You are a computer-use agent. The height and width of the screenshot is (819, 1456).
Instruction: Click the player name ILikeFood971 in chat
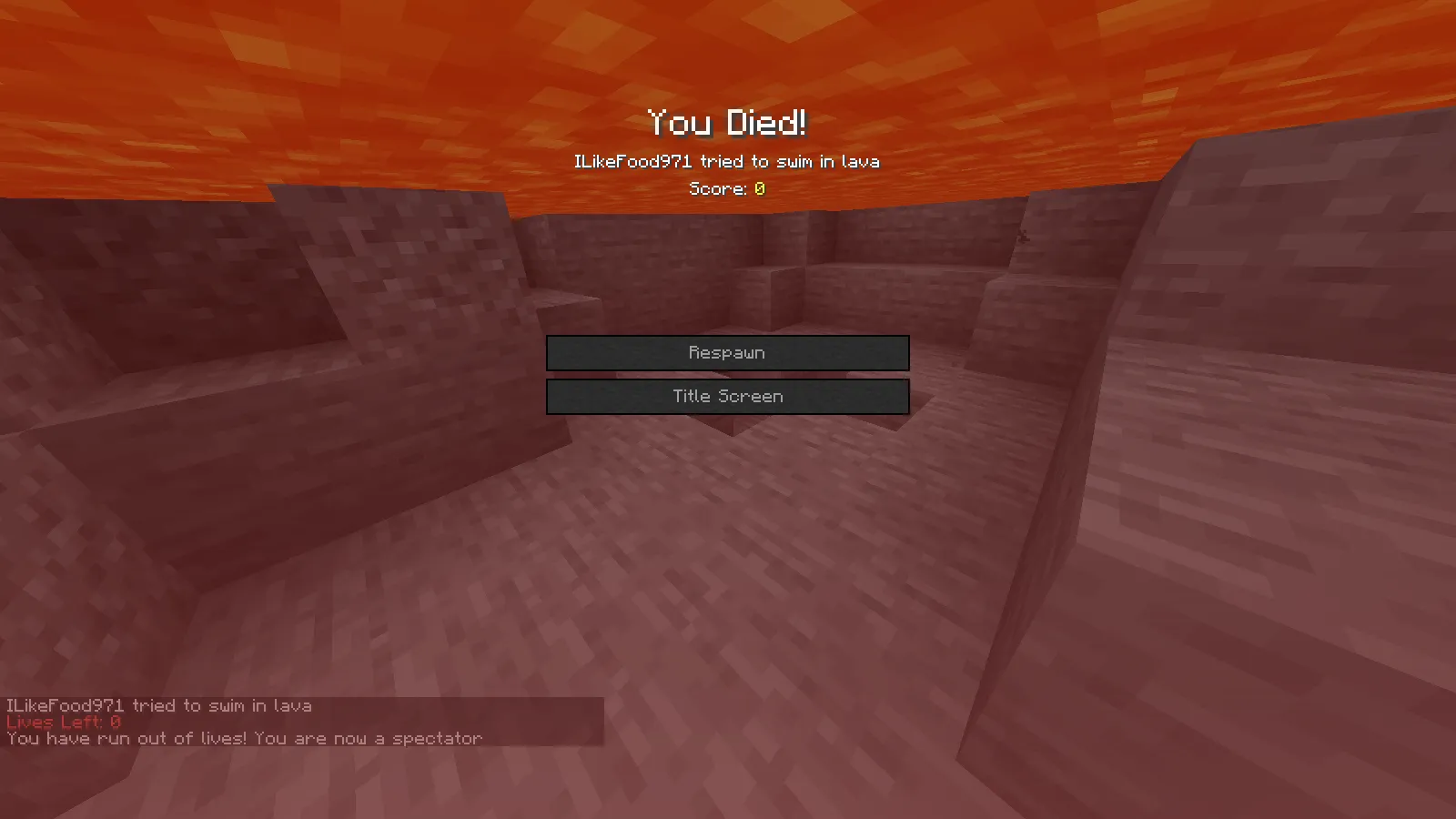[64, 705]
